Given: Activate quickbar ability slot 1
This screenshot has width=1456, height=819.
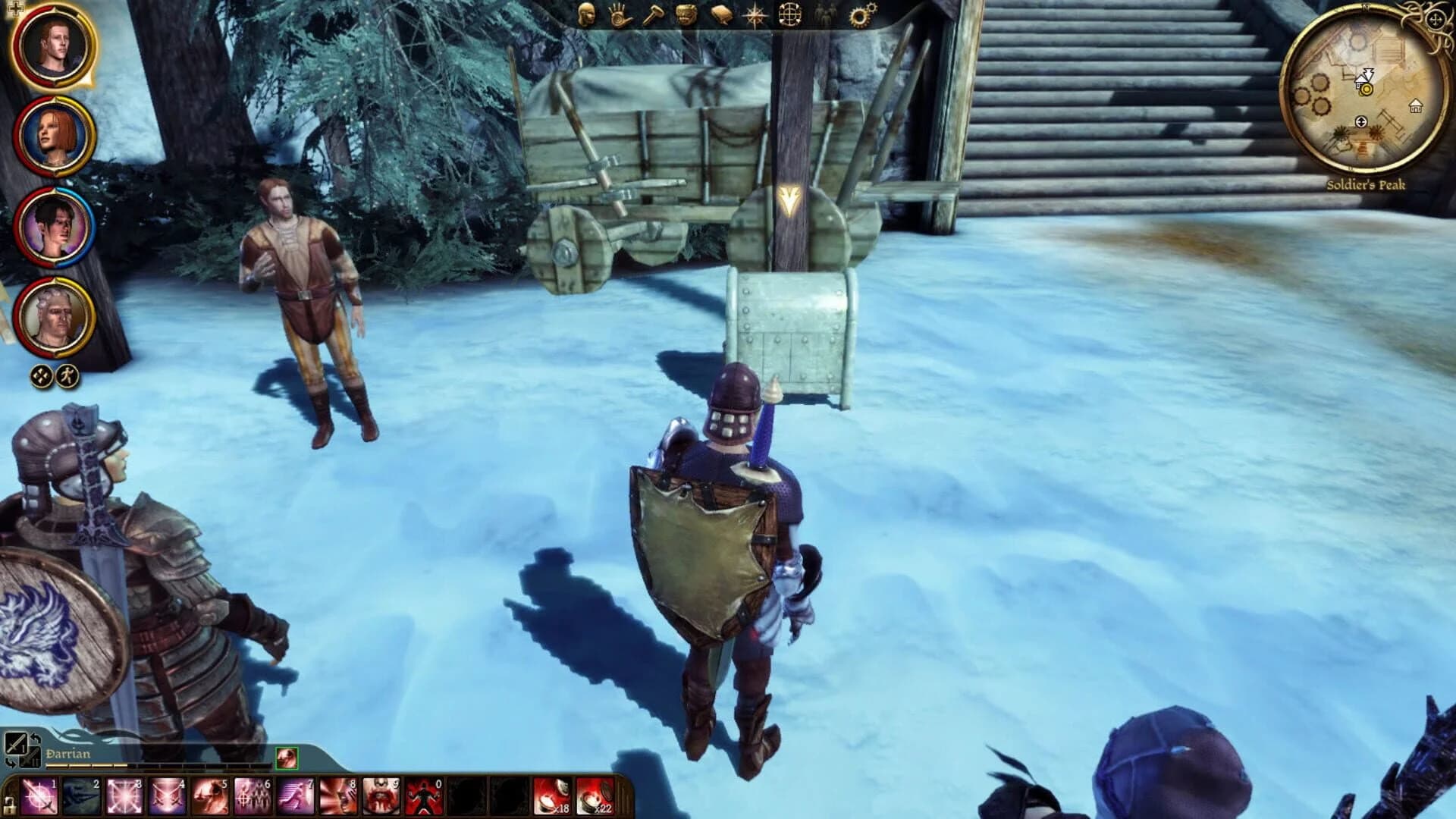Looking at the screenshot, I should pos(38,796).
